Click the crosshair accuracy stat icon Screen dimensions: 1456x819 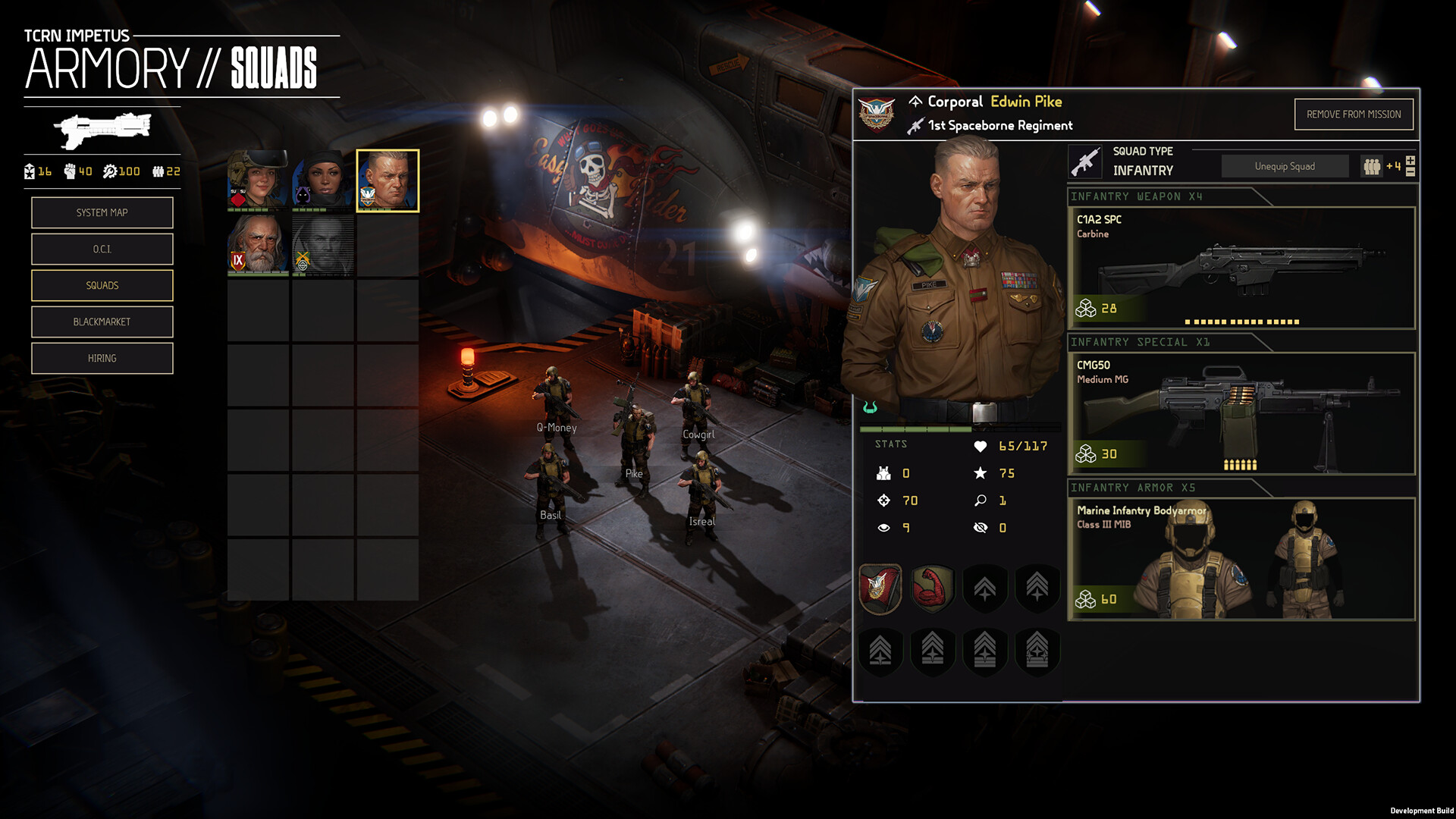click(883, 500)
